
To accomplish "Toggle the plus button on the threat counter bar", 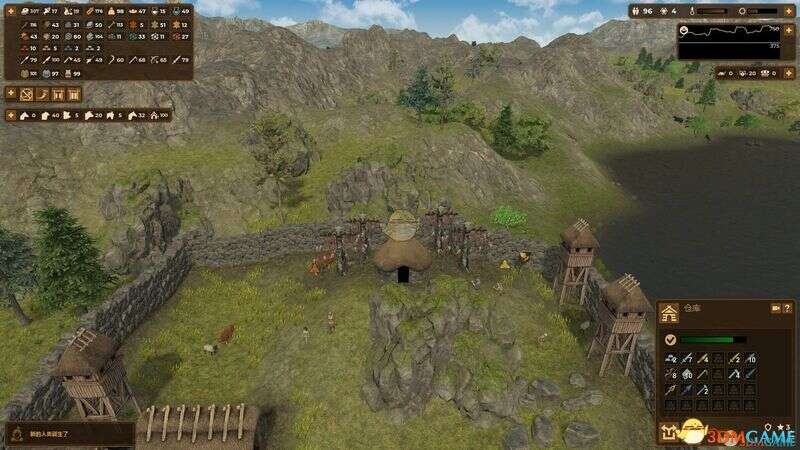I will [x=789, y=72].
